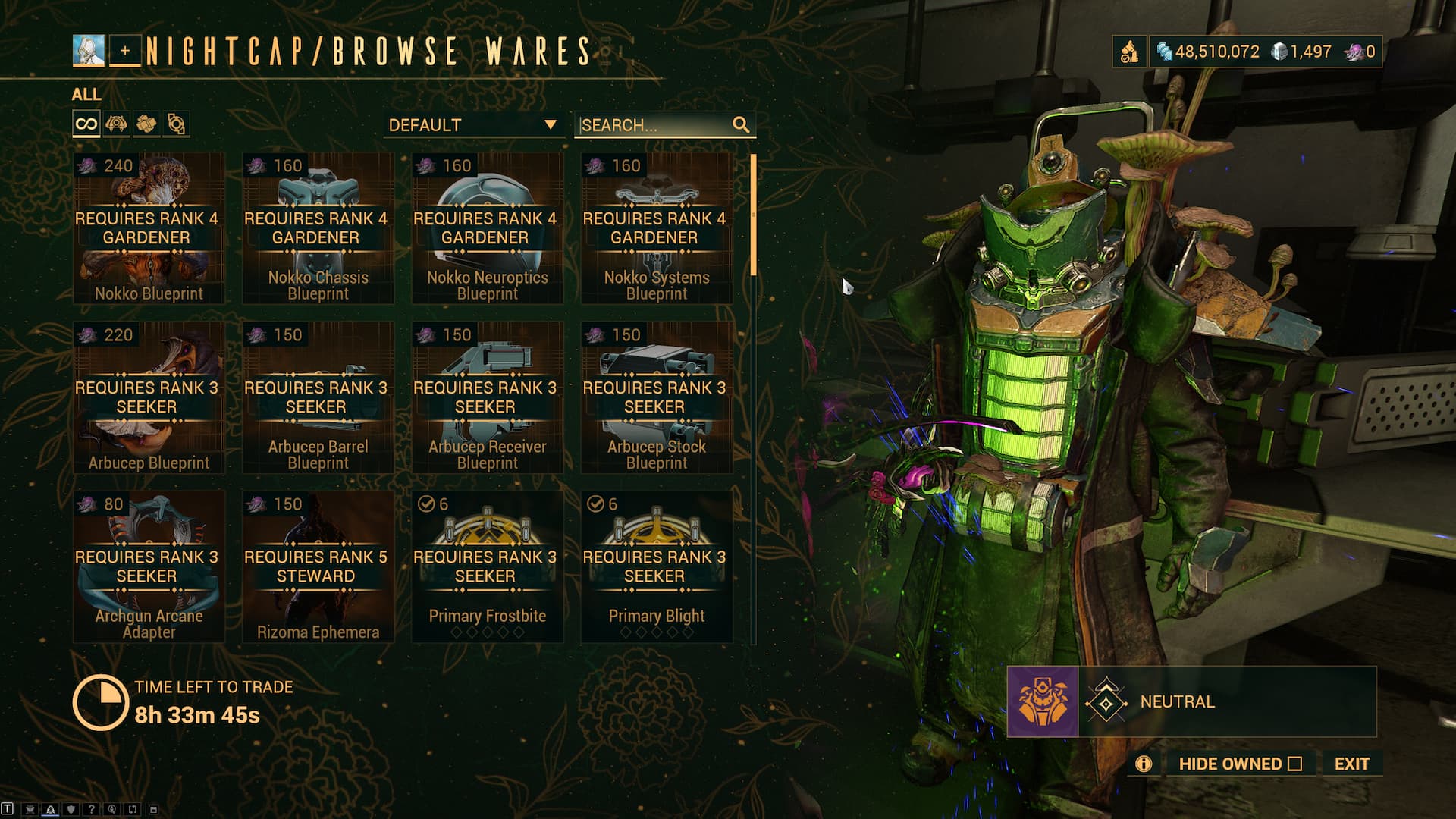Click the Search wares input field
This screenshot has width=1456, height=819.
click(652, 125)
